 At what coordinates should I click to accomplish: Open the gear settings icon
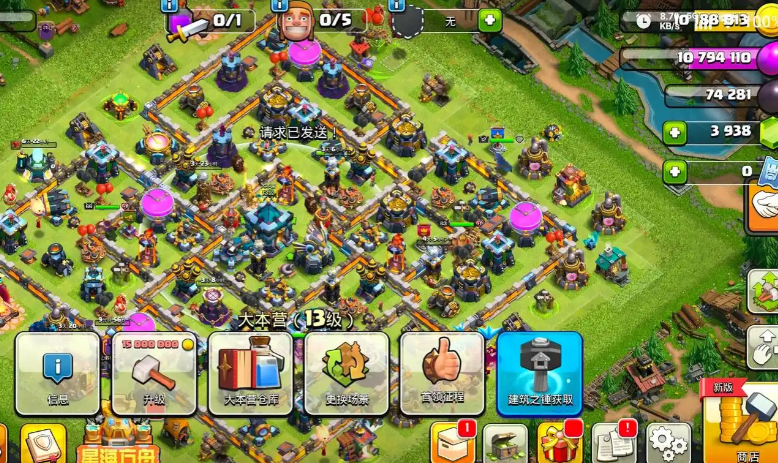(x=667, y=443)
